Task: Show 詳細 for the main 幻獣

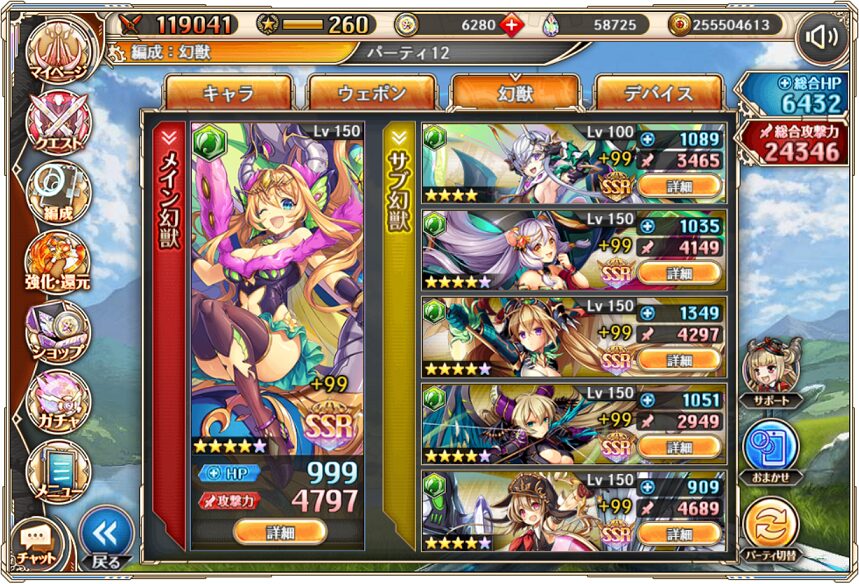Action: 280,531
